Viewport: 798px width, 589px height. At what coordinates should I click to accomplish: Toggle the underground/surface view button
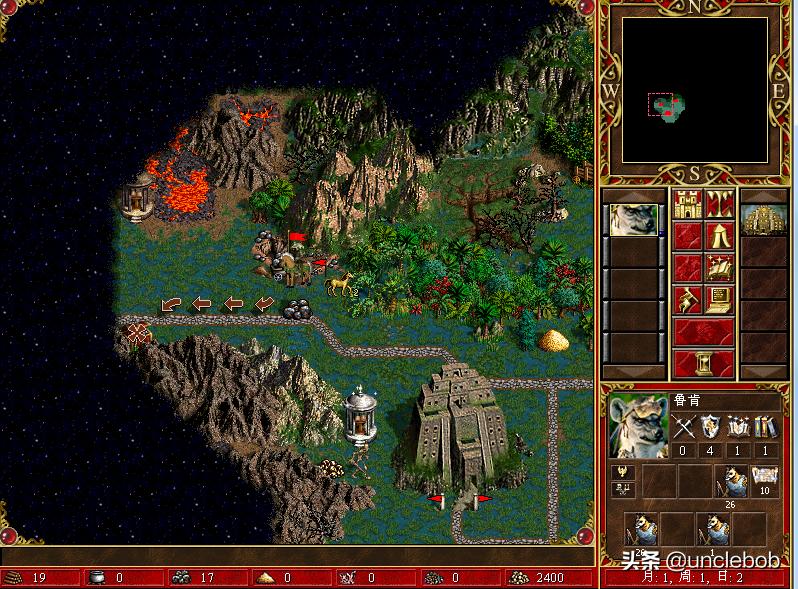[x=719, y=205]
